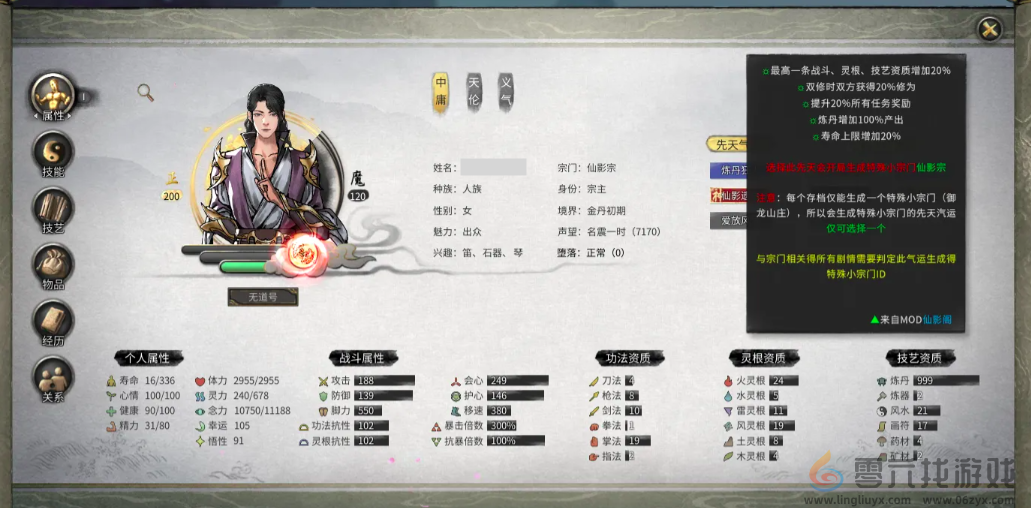This screenshot has height=508, width=1031.
Task: Show the 物品 items section
Action: coord(53,265)
